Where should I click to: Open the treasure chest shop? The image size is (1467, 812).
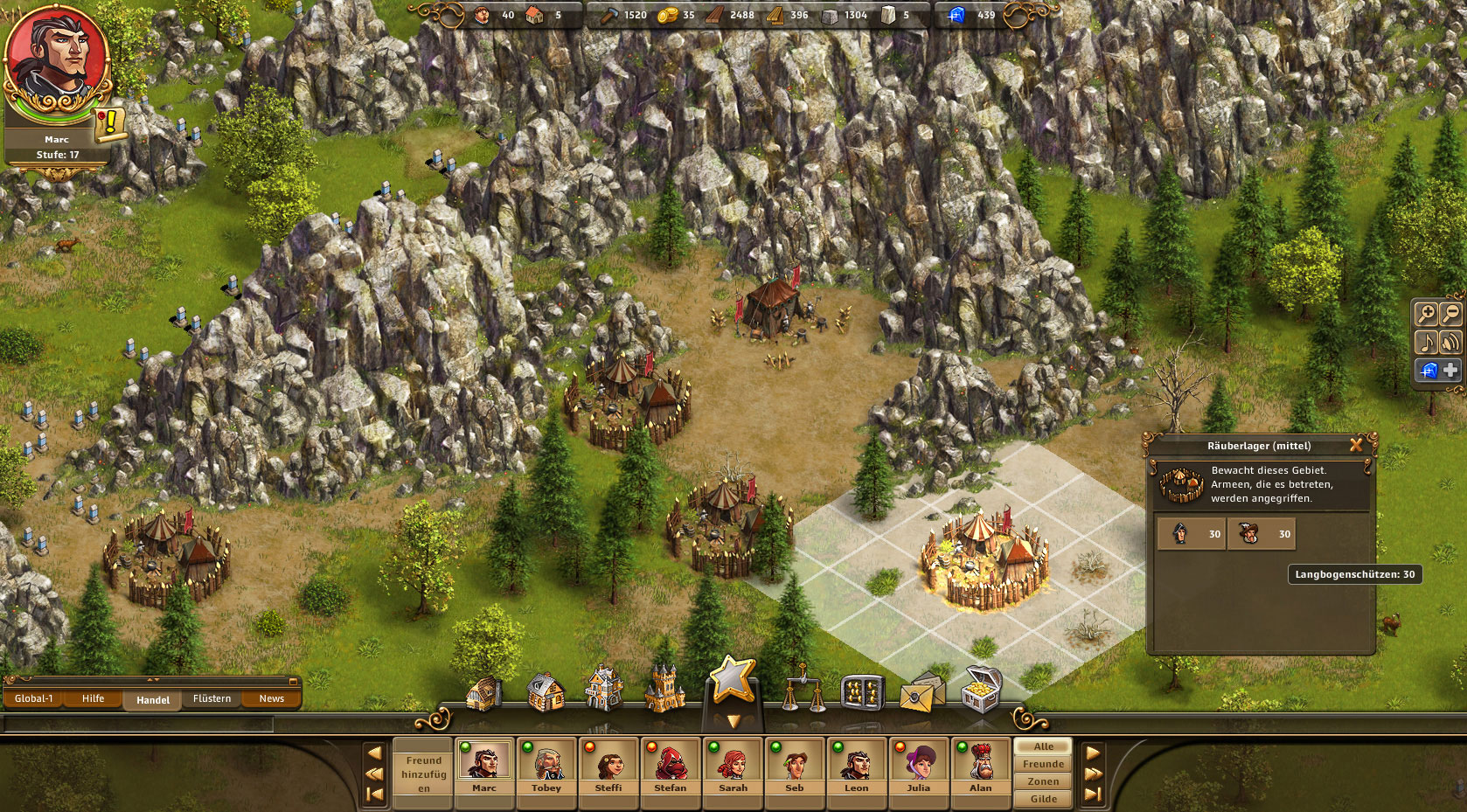(981, 691)
